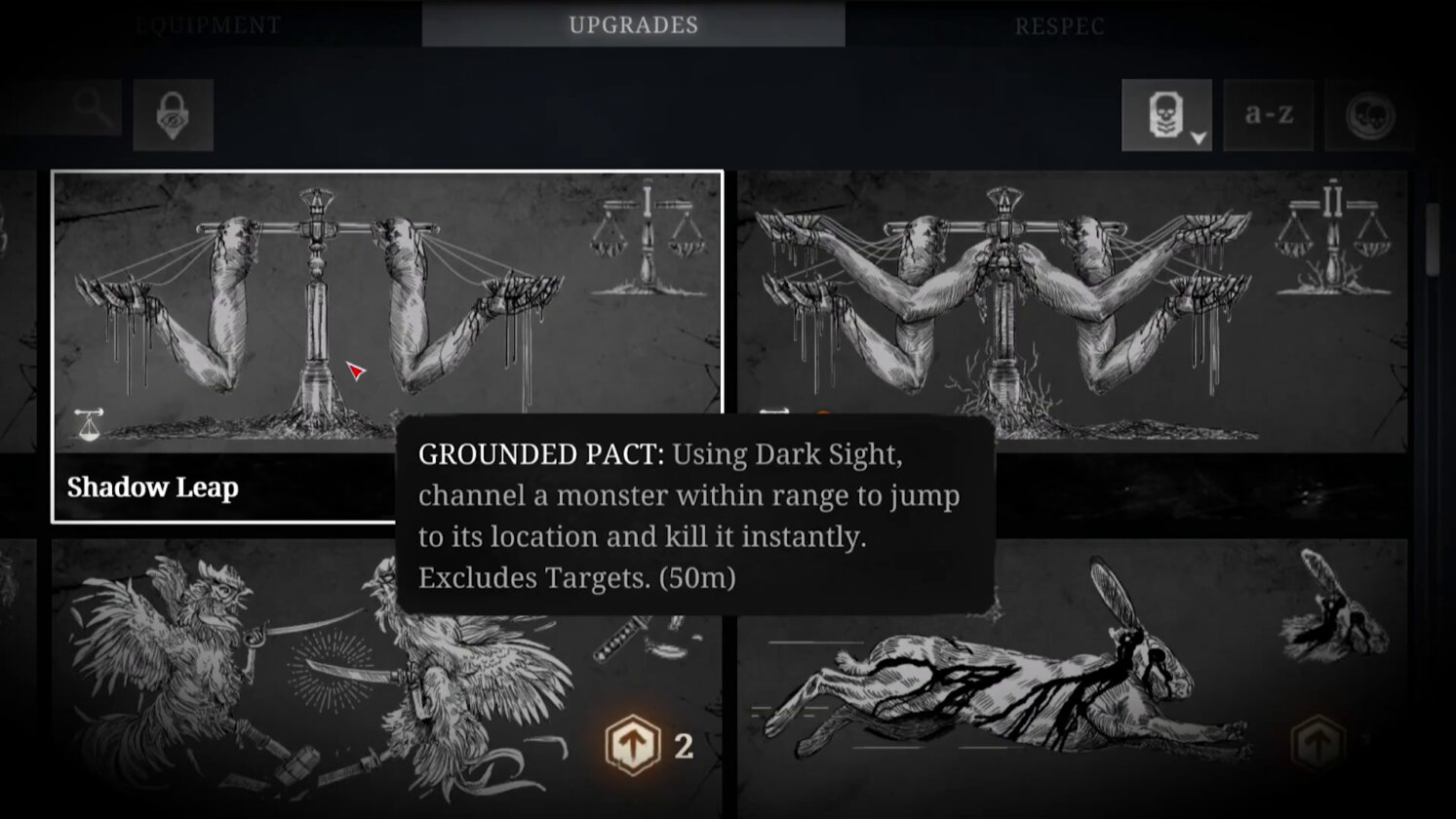Click the a-z alphabetical sort button
Image resolution: width=1456 pixels, height=819 pixels.
pyautogui.click(x=1268, y=114)
